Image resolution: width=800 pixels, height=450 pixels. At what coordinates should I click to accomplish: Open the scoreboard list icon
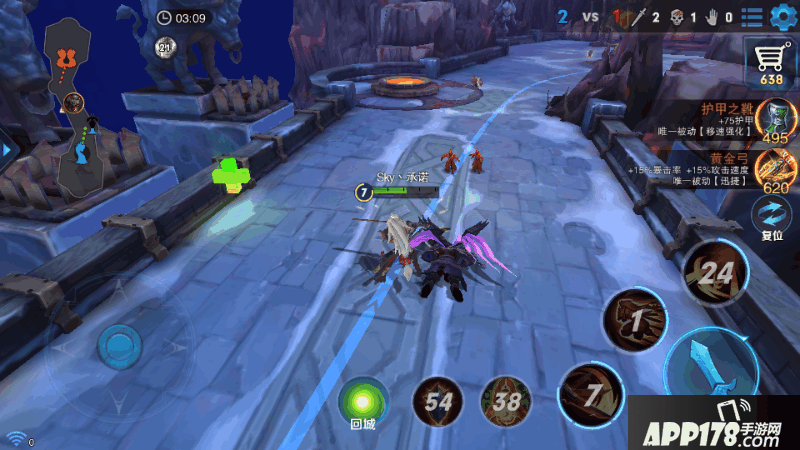tap(751, 16)
